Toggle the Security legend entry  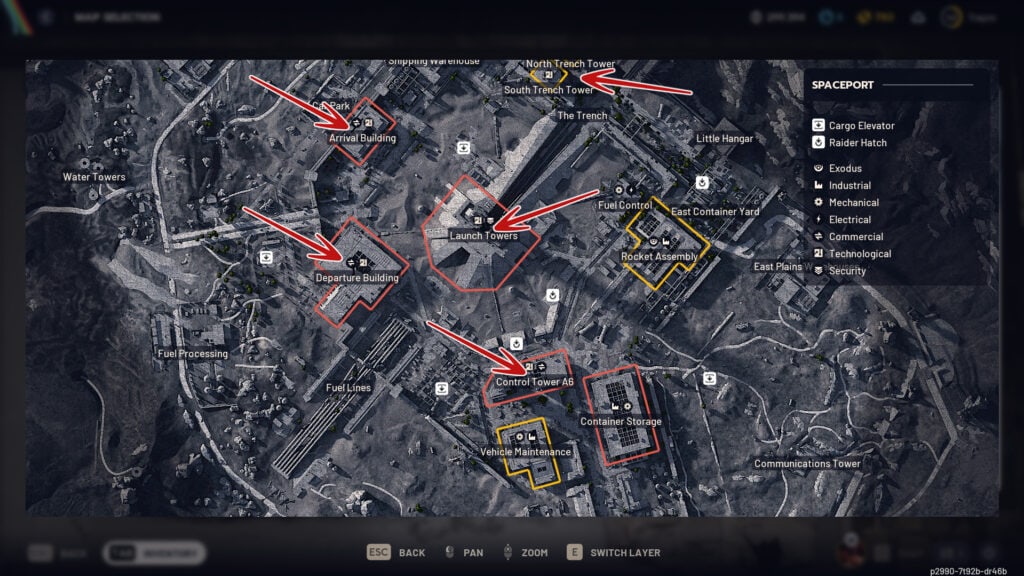coord(846,271)
